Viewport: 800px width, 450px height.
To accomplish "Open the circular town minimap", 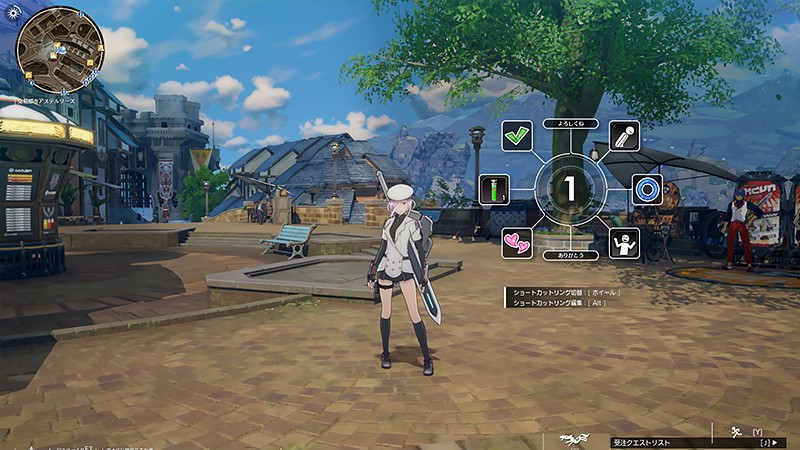I will [60, 50].
